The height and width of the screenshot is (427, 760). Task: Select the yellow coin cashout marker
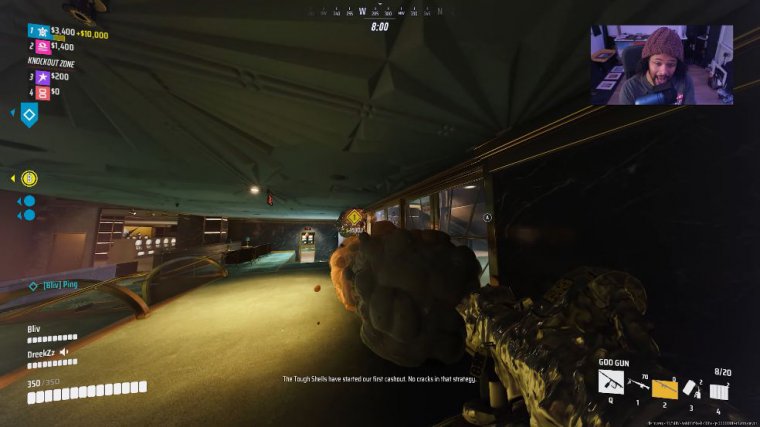(x=29, y=178)
